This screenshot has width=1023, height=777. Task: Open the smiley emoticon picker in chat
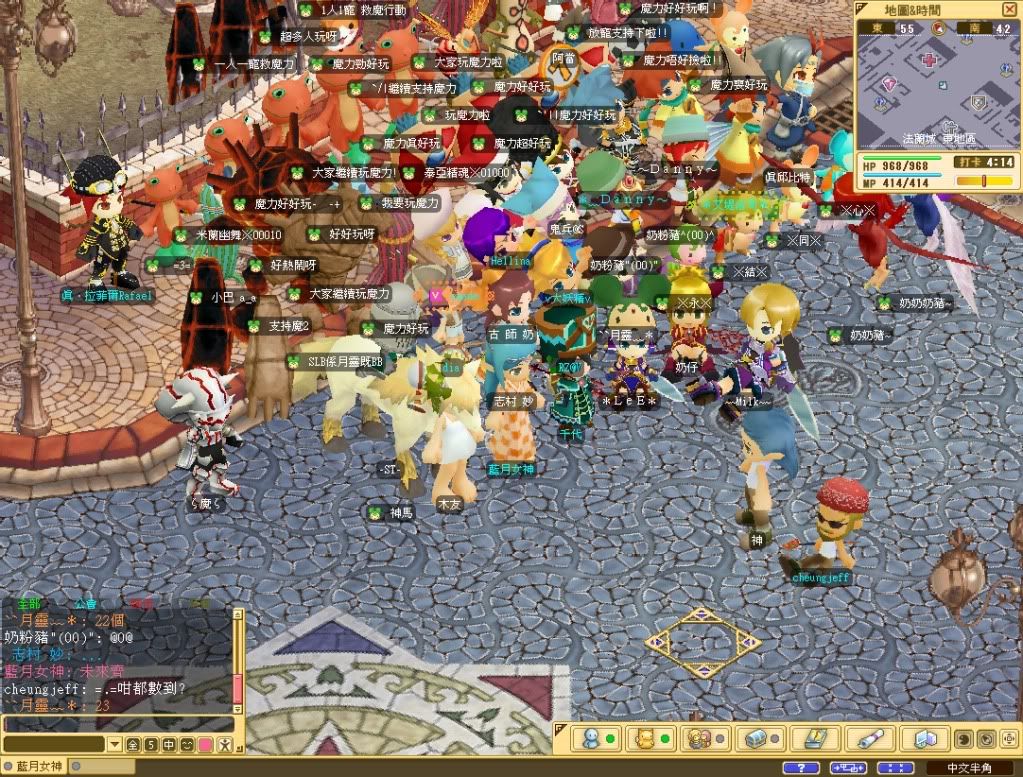click(187, 745)
